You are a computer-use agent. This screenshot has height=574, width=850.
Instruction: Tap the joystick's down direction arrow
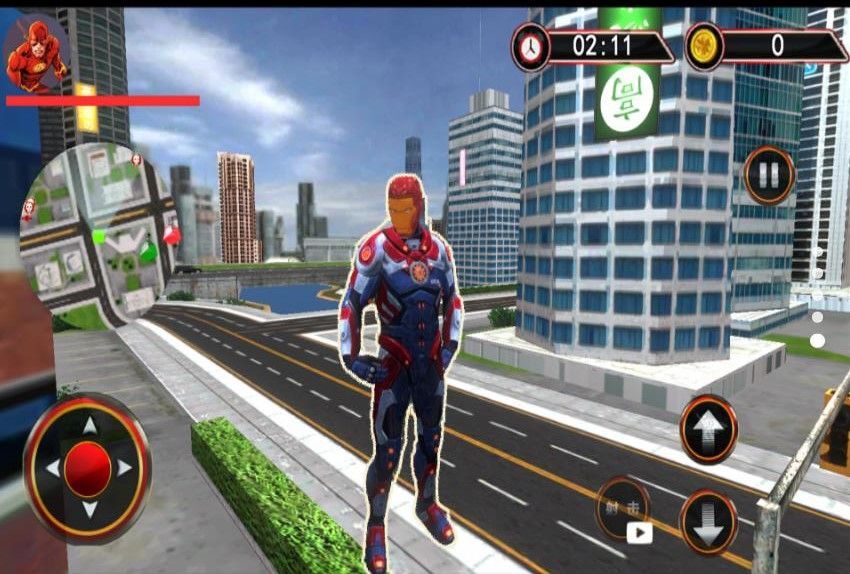point(89,510)
